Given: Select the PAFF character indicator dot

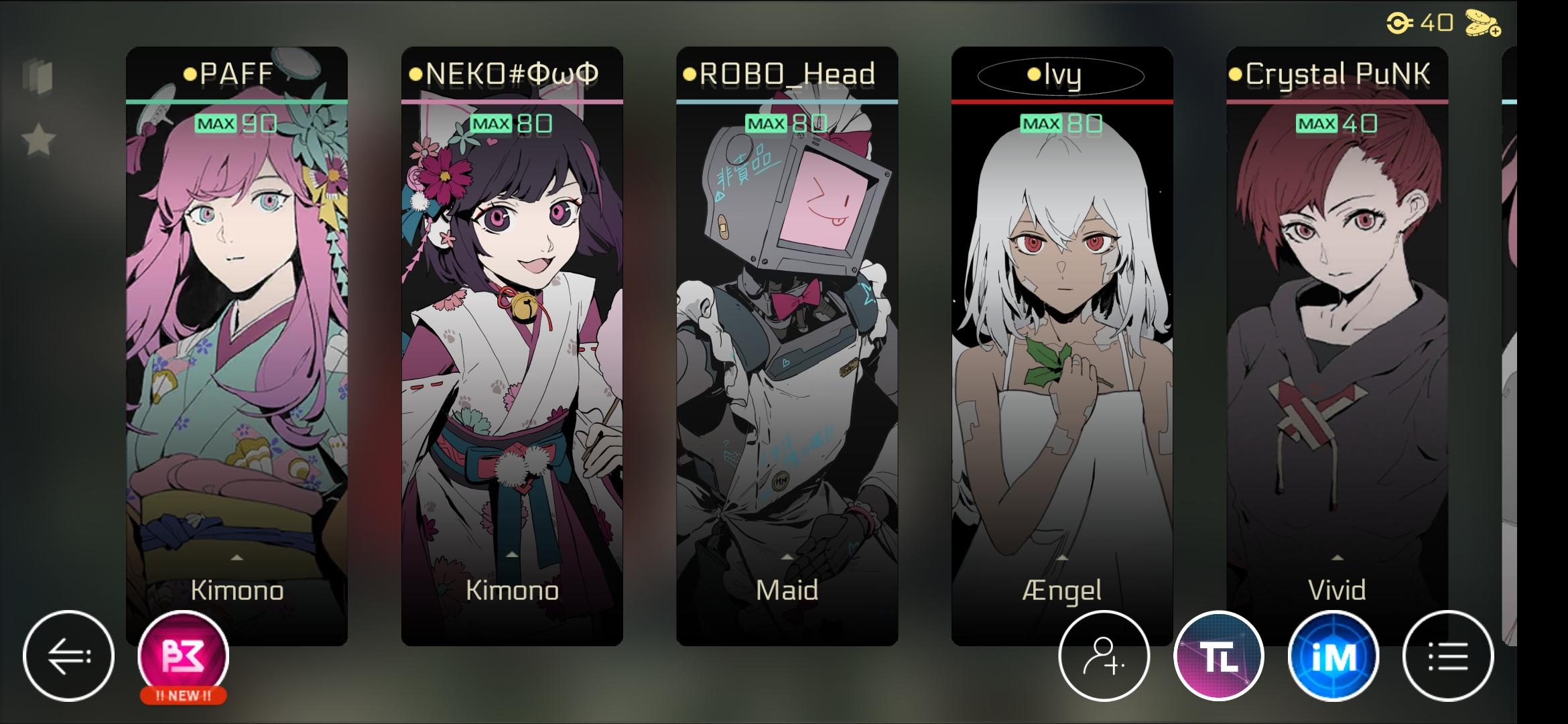Looking at the screenshot, I should (189, 75).
